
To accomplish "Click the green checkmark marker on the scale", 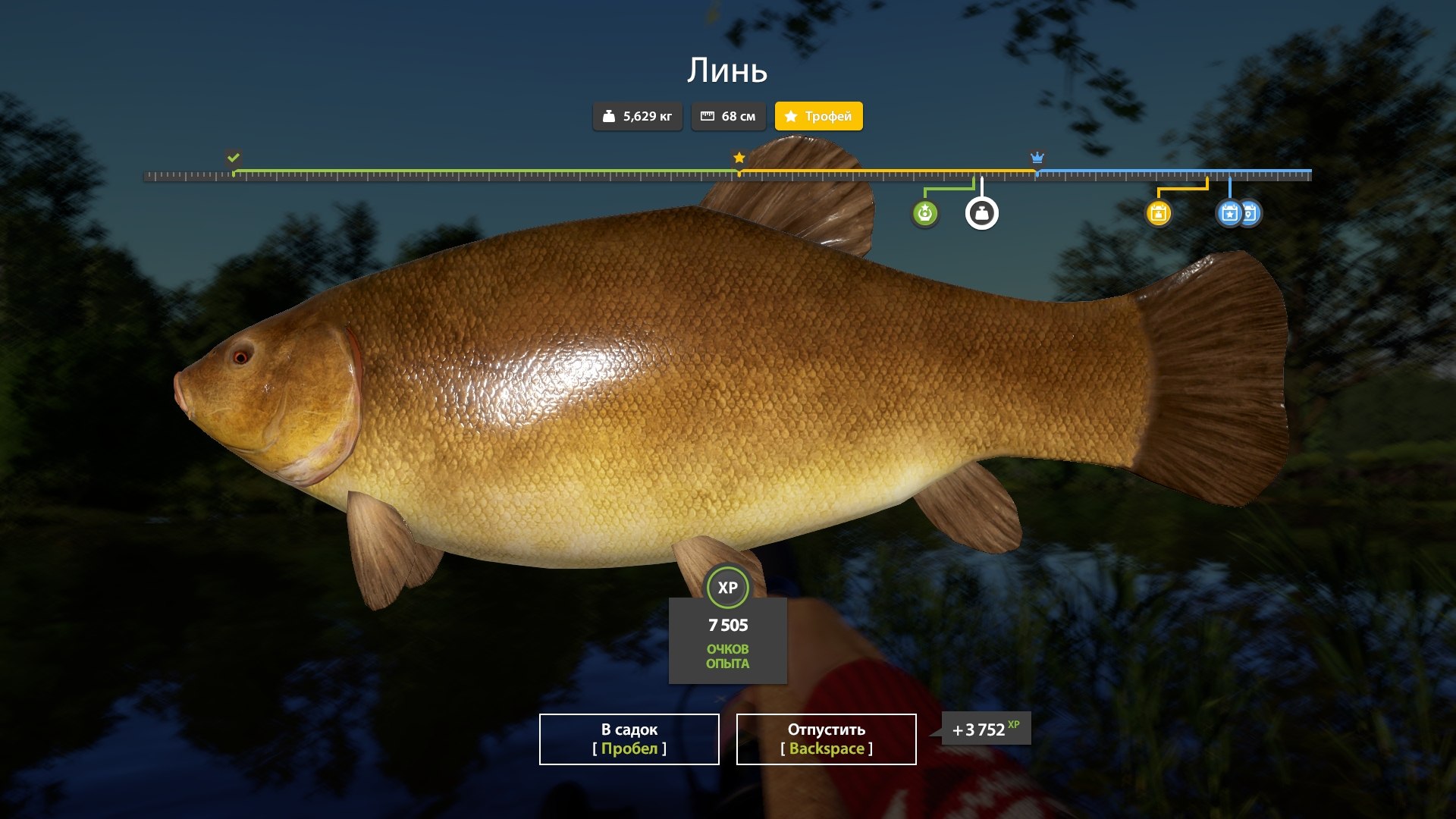I will pyautogui.click(x=234, y=158).
